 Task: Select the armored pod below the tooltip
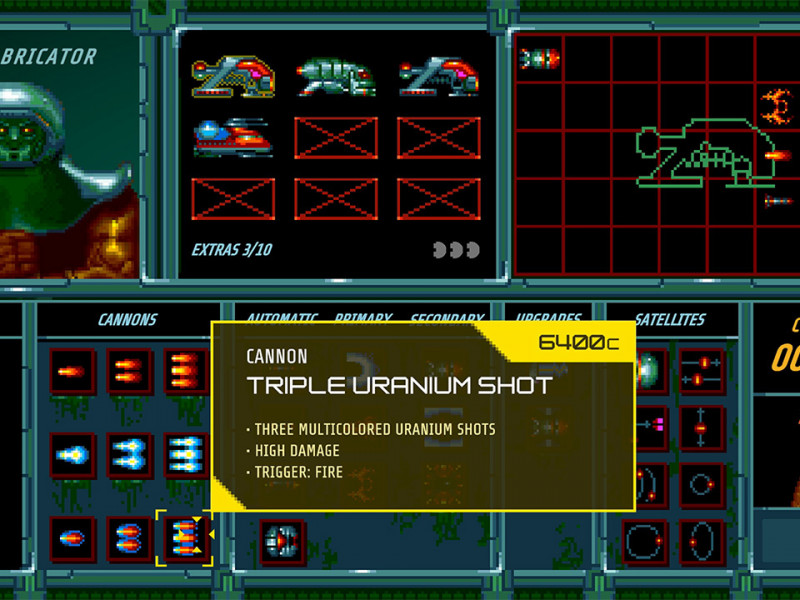click(x=285, y=542)
